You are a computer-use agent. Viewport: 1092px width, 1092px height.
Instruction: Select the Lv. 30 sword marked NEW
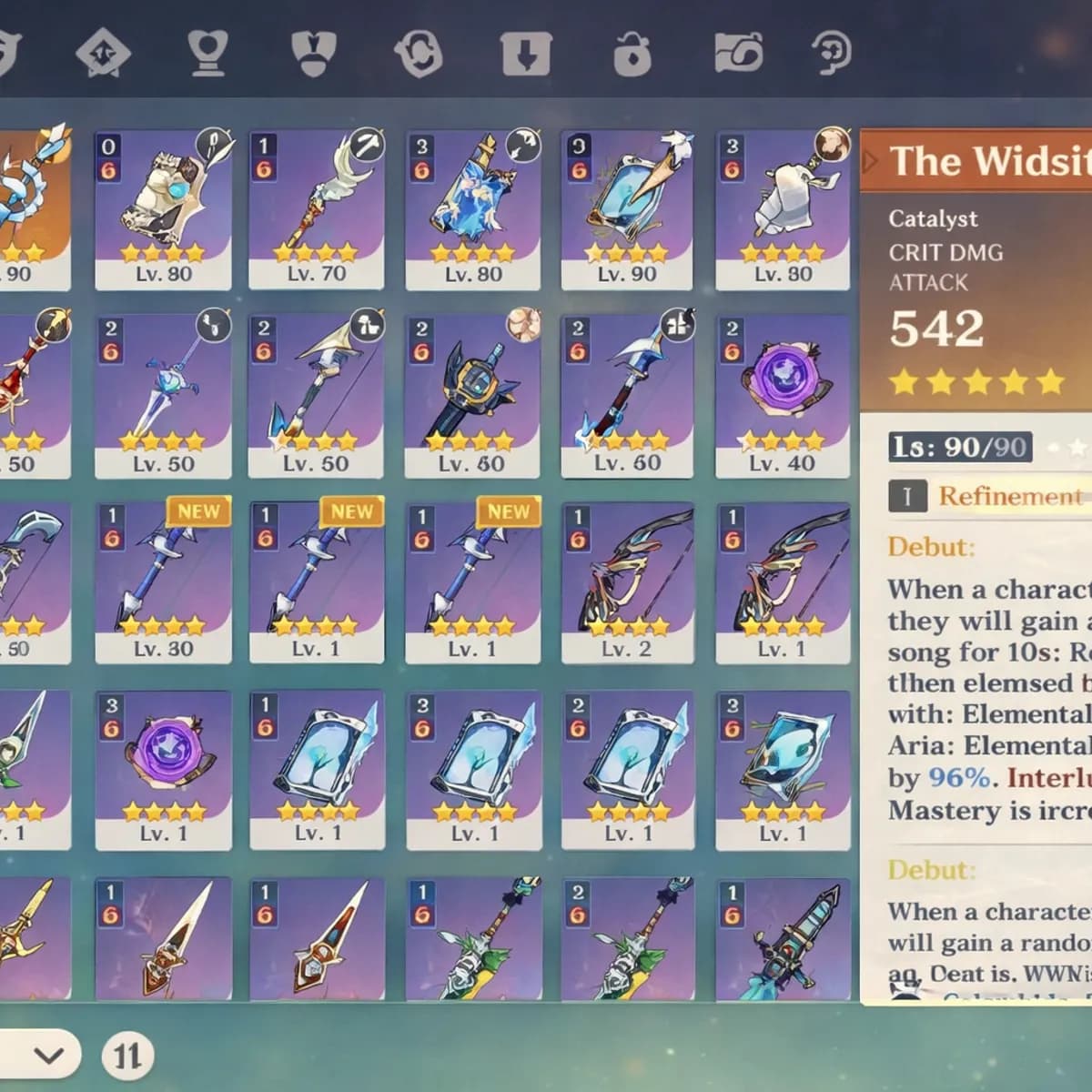tap(164, 582)
